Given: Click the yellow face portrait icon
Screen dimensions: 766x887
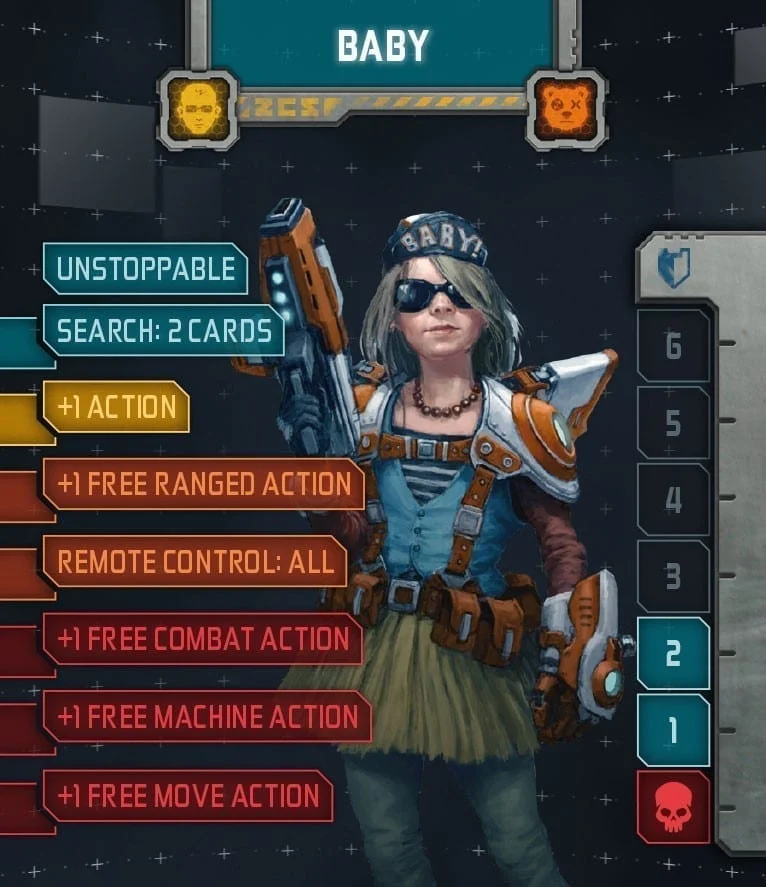Looking at the screenshot, I should click(198, 109).
